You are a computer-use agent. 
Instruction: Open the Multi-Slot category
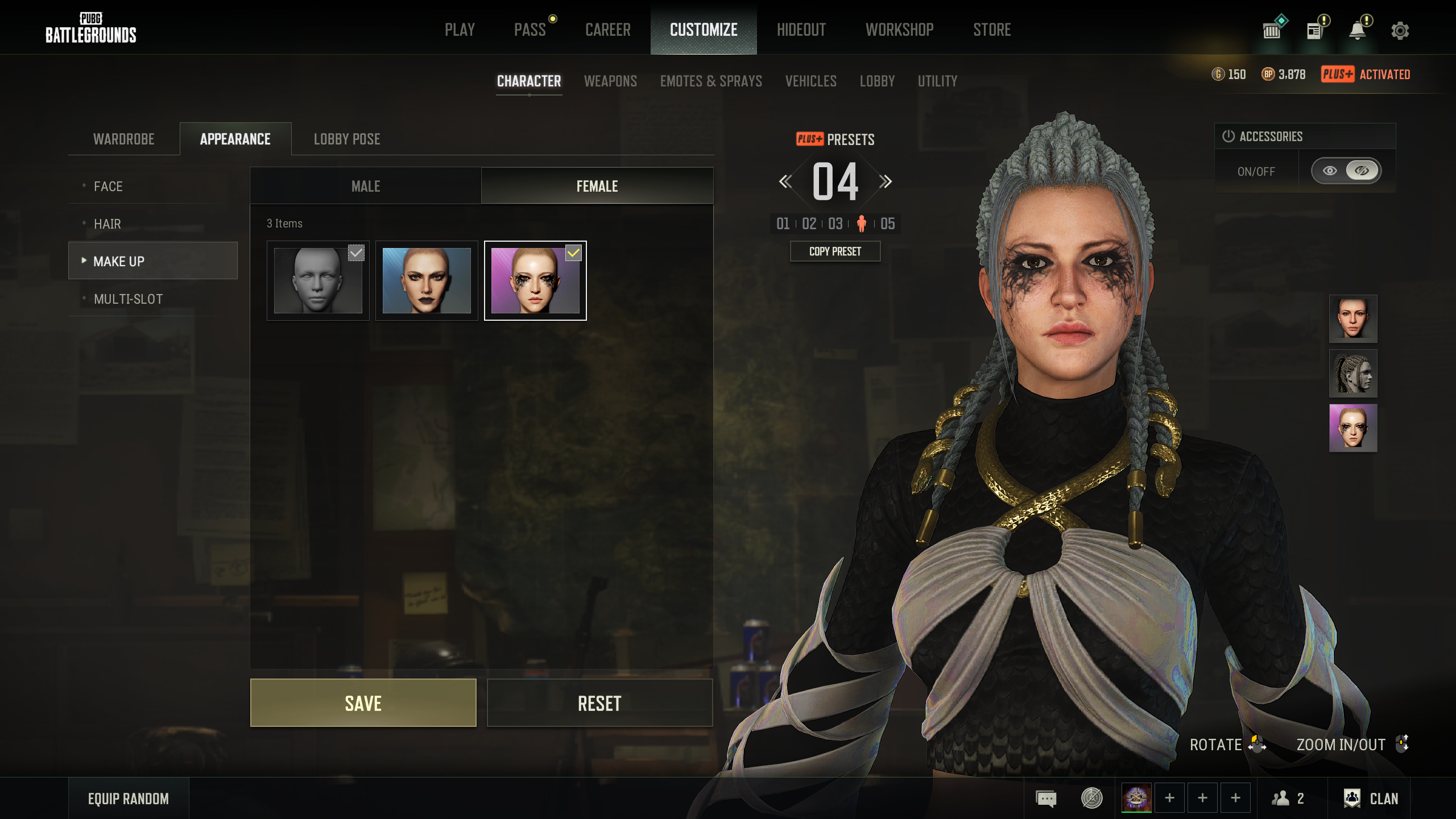[128, 299]
